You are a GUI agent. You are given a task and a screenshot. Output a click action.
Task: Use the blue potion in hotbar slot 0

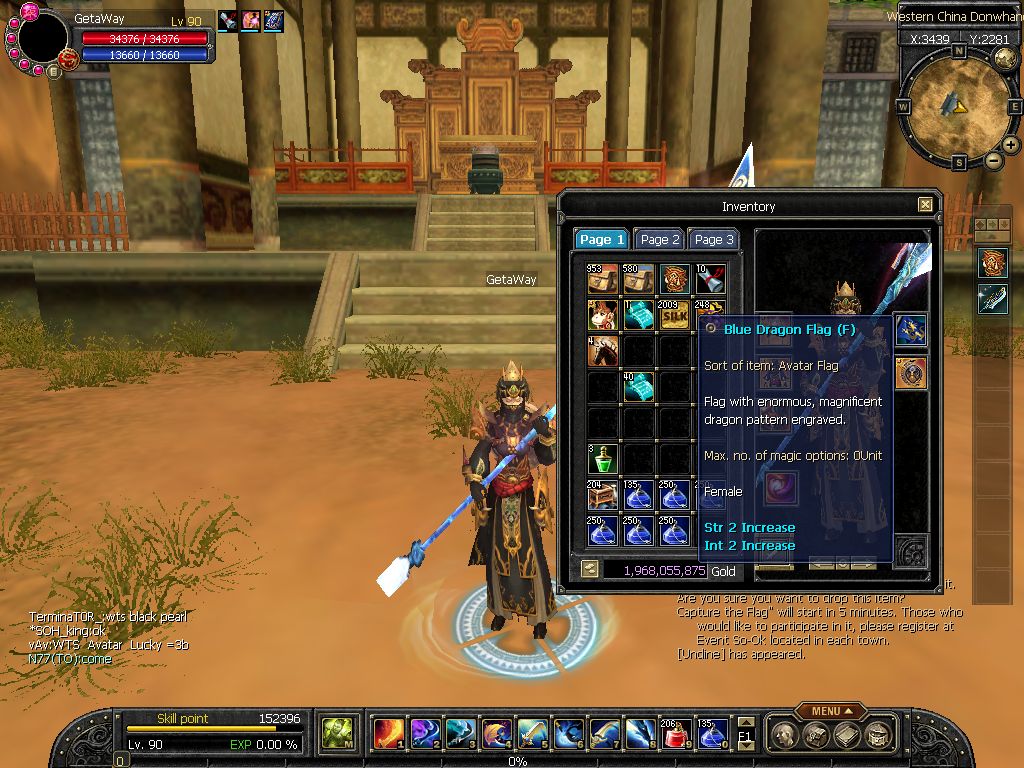(712, 734)
